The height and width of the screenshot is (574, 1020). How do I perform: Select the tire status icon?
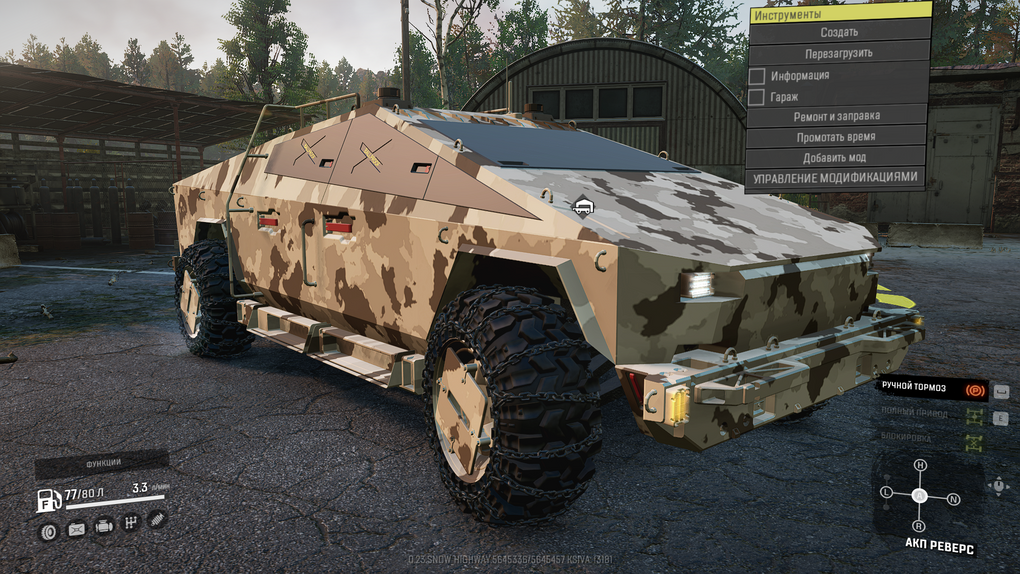(x=47, y=530)
